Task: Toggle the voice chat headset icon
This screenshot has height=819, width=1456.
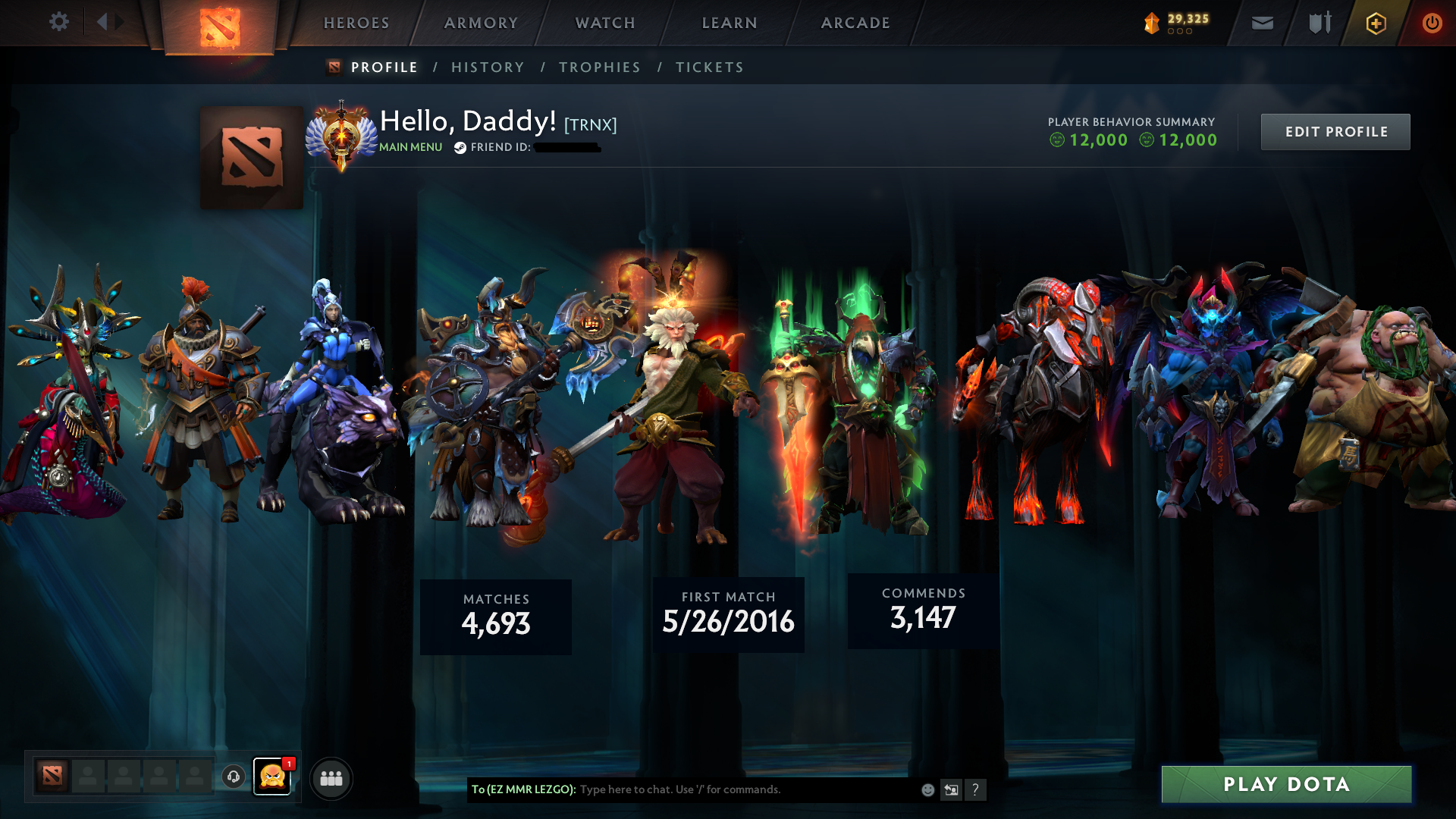Action: click(233, 777)
